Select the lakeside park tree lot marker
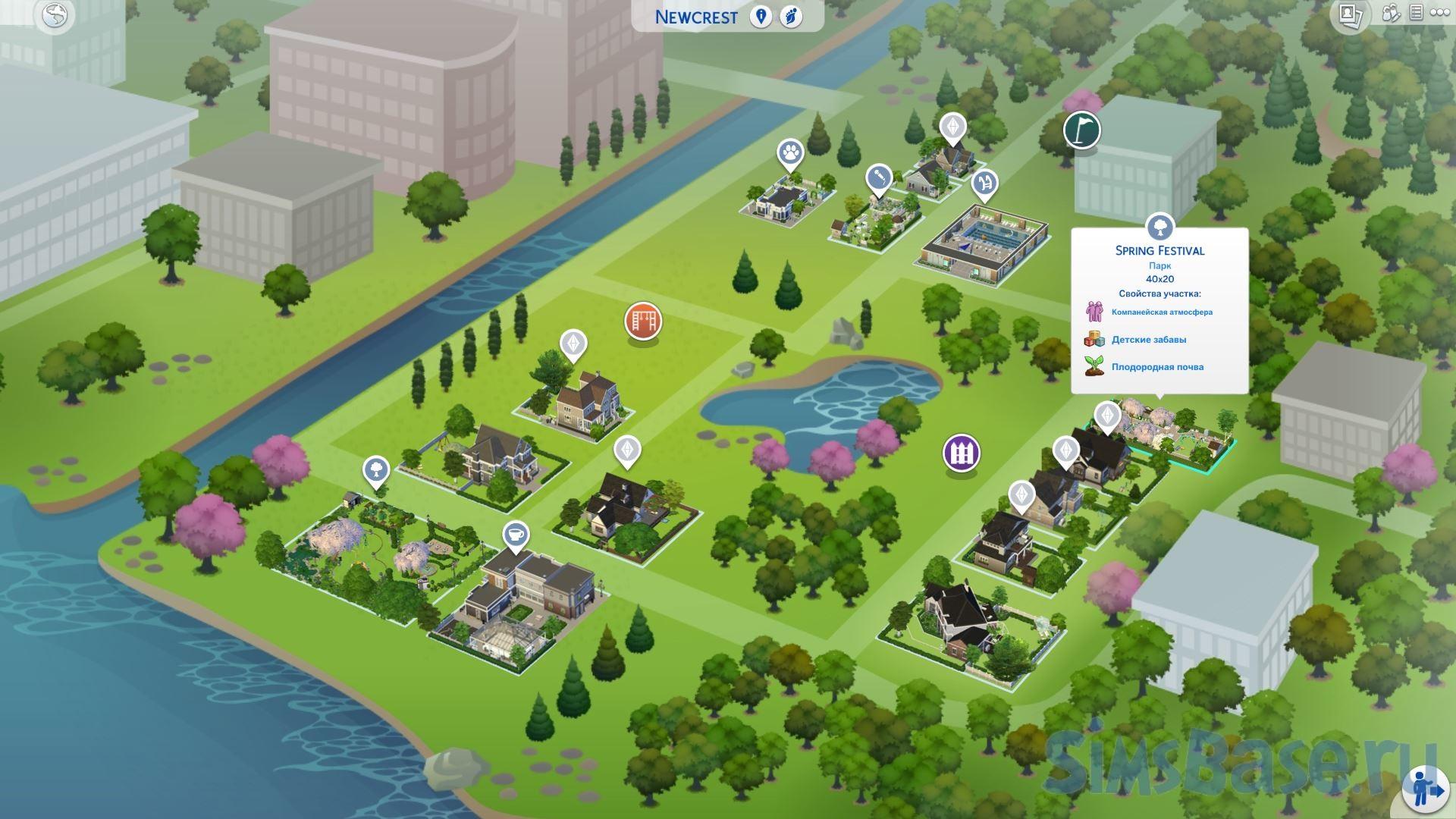The height and width of the screenshot is (819, 1456). coord(375,470)
